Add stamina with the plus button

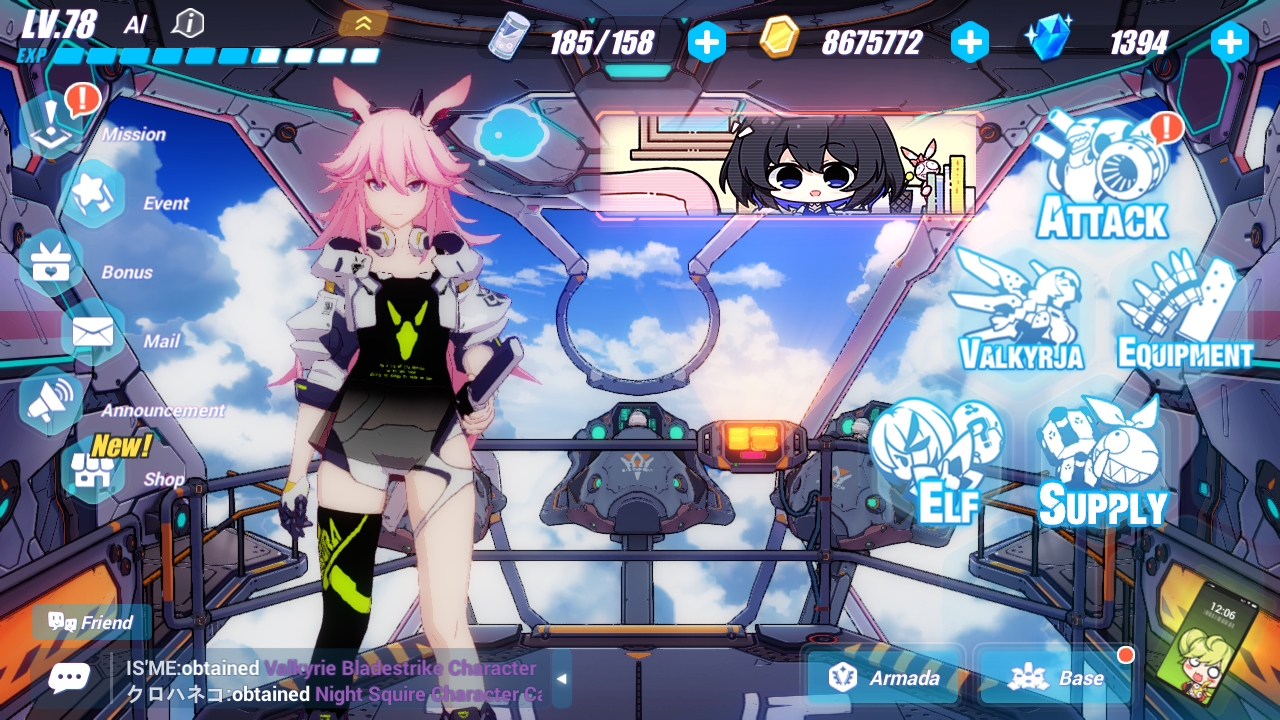coord(707,42)
